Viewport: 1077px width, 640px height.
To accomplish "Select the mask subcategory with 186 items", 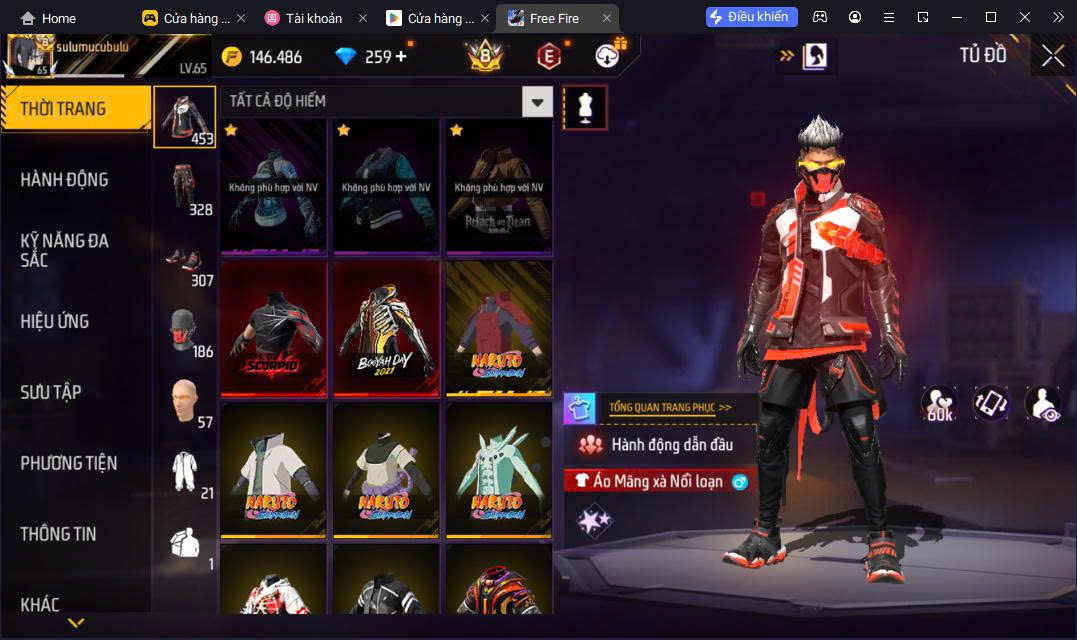I will tap(185, 331).
